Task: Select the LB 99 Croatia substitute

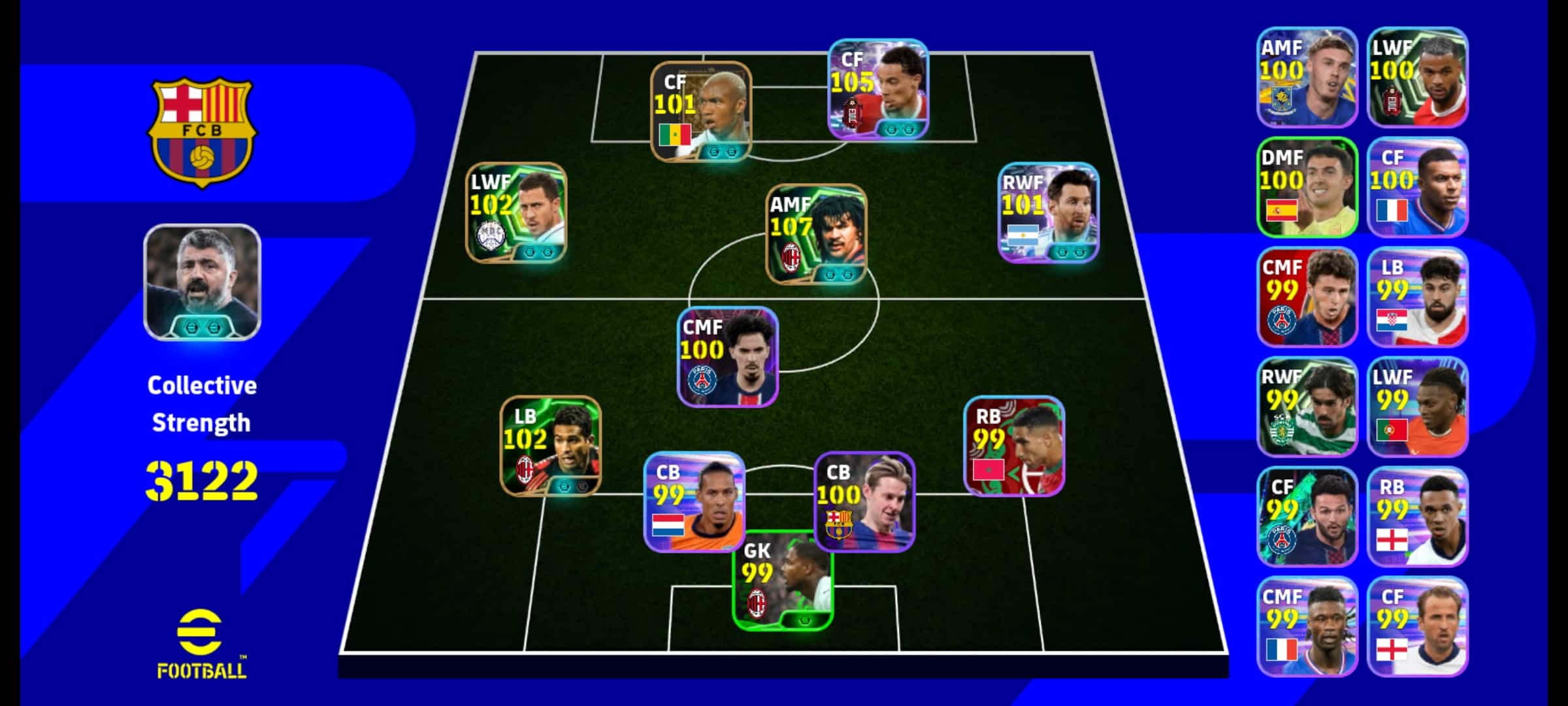Action: coord(1417,297)
